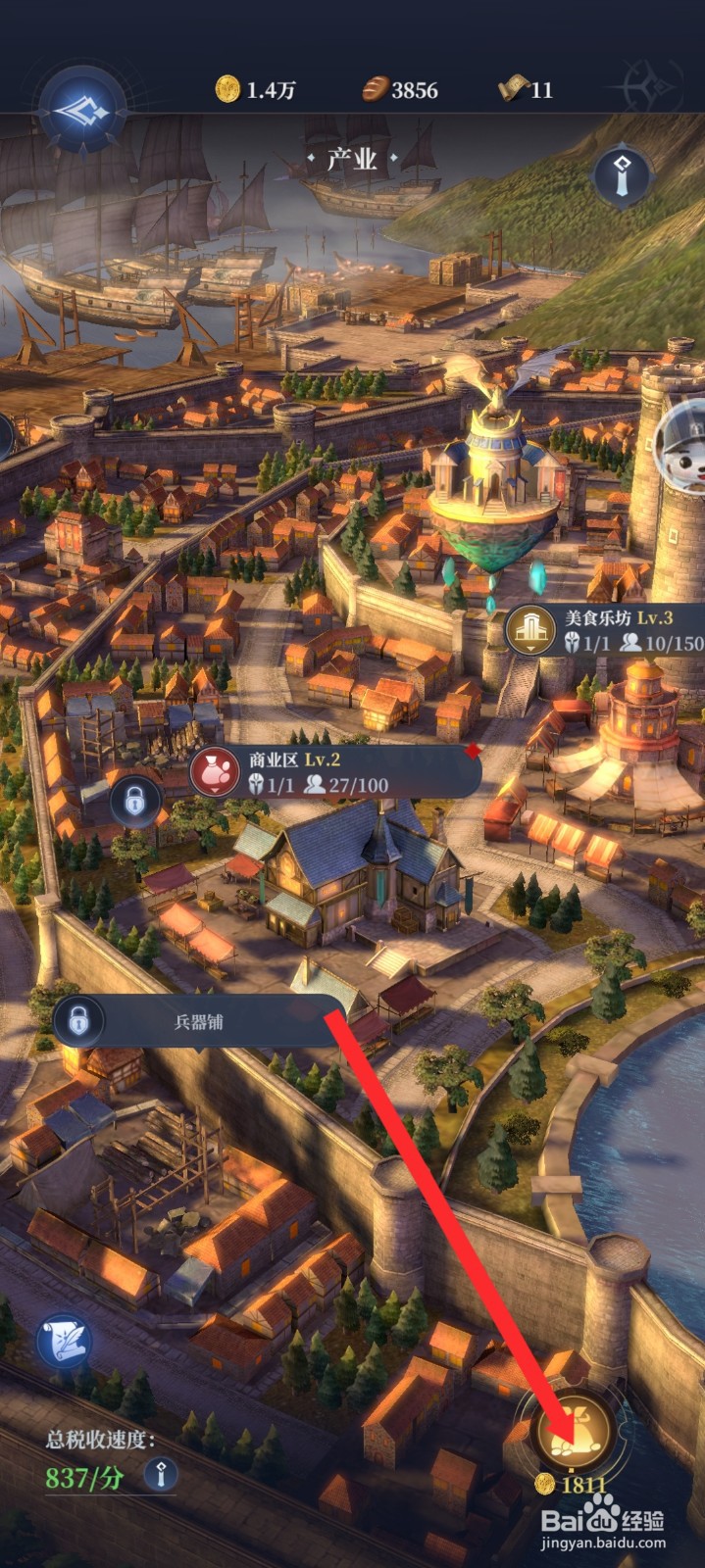Open the info tower icon button
The width and height of the screenshot is (705, 1568).
coord(623,176)
